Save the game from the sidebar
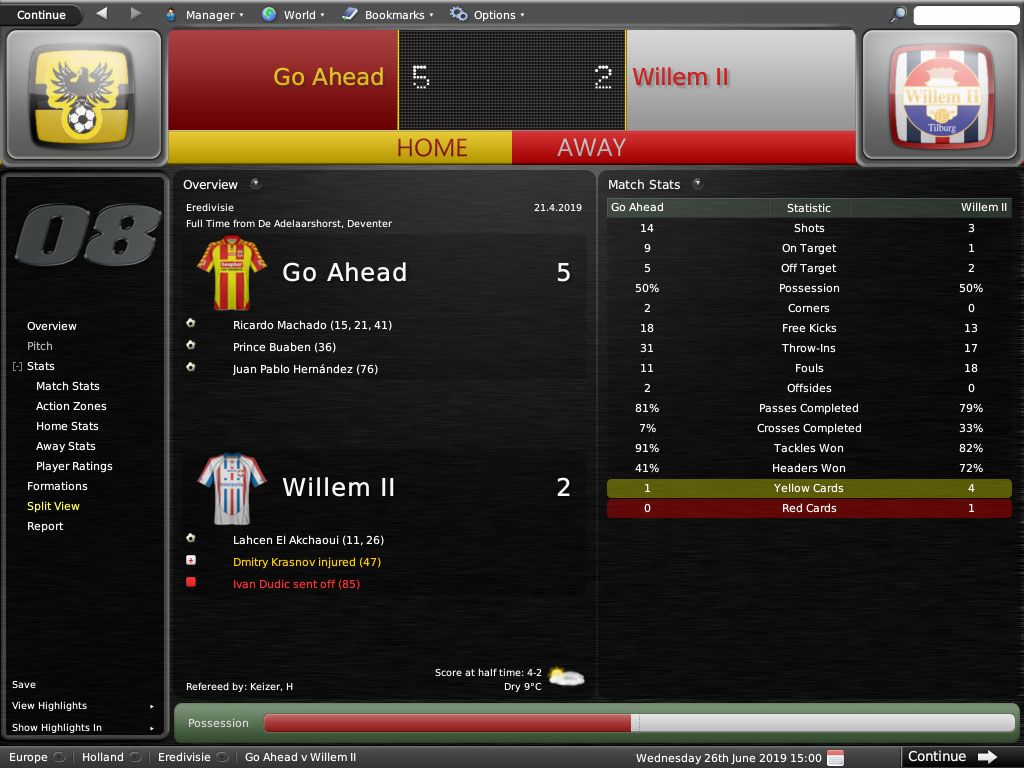The image size is (1024, 768). (24, 685)
